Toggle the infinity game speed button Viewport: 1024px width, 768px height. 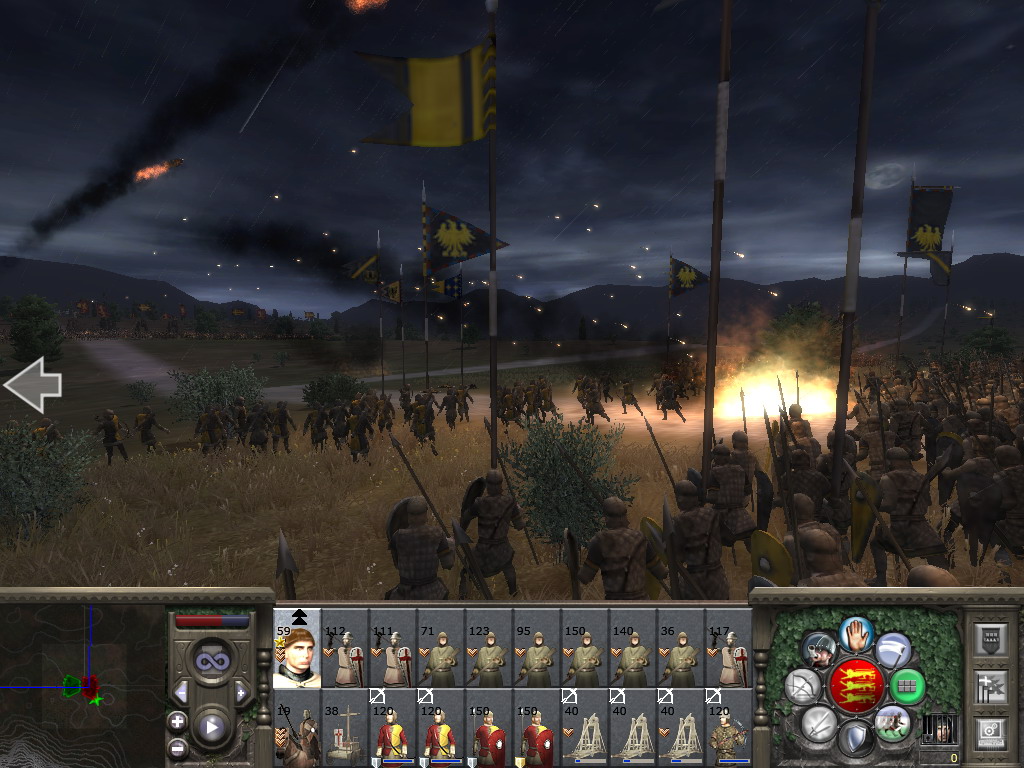[212, 659]
